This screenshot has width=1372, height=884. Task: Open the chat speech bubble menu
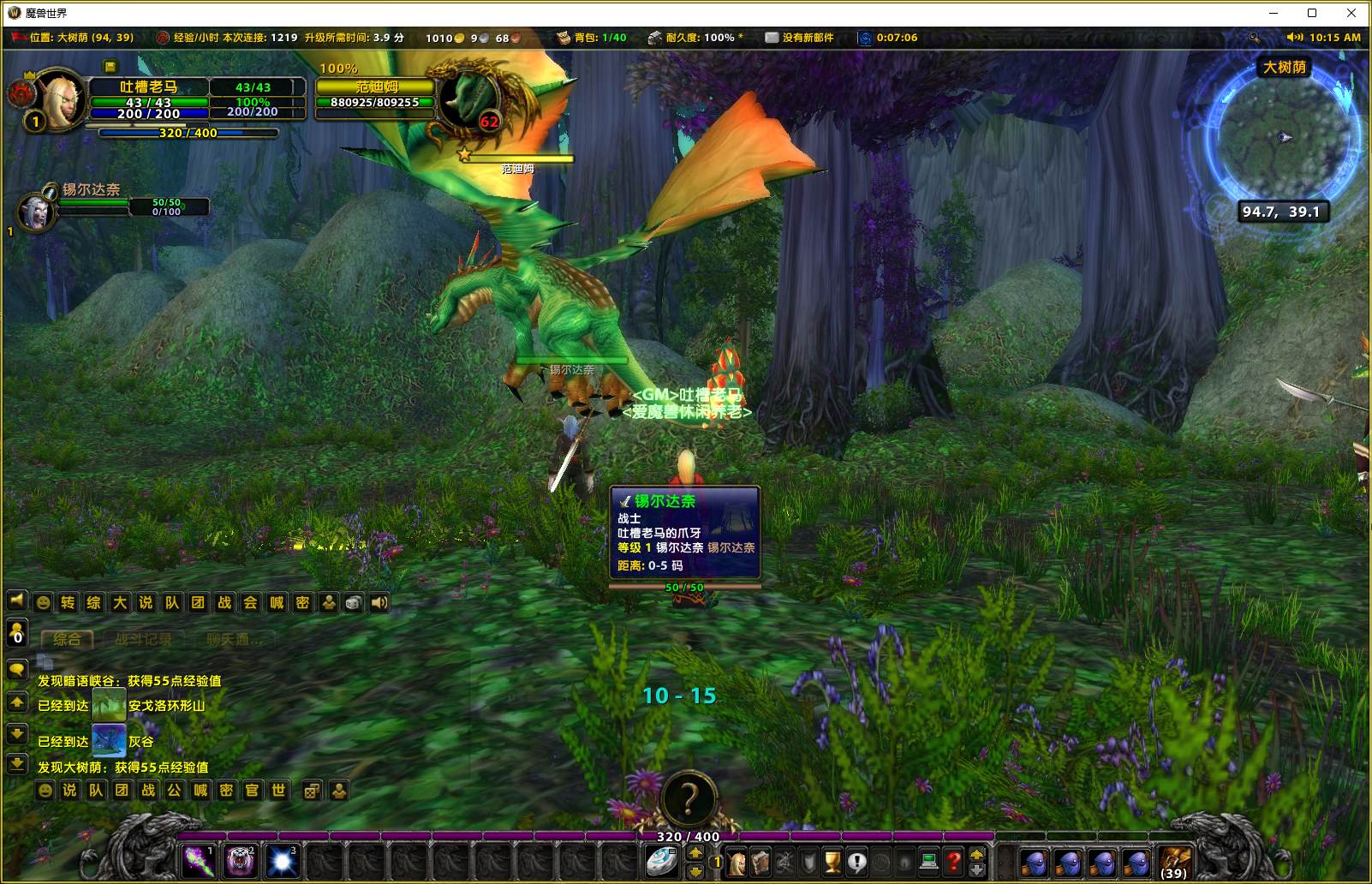tap(16, 669)
